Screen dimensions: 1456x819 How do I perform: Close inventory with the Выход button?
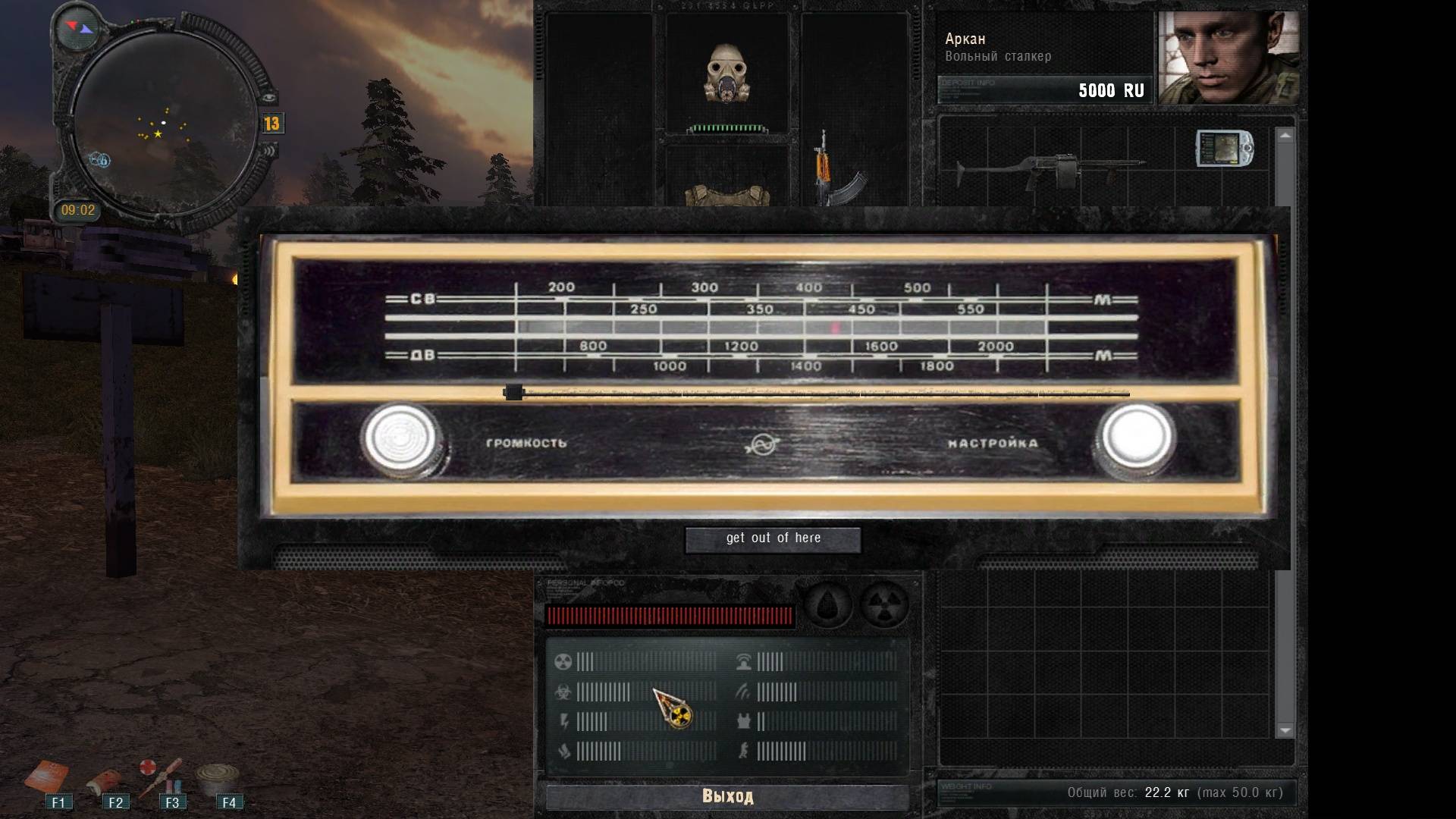(x=727, y=796)
